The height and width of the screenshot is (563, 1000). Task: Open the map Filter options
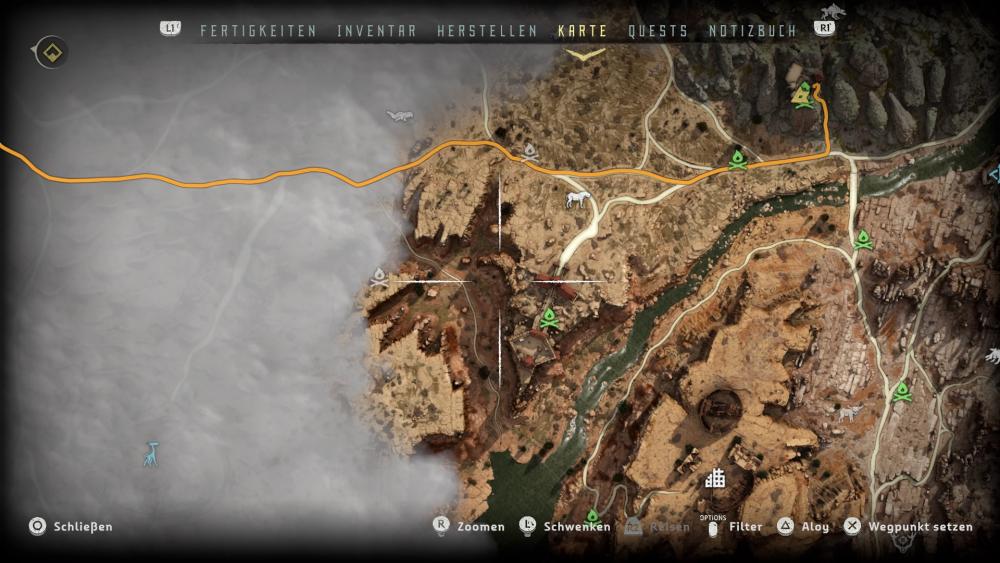[745, 527]
